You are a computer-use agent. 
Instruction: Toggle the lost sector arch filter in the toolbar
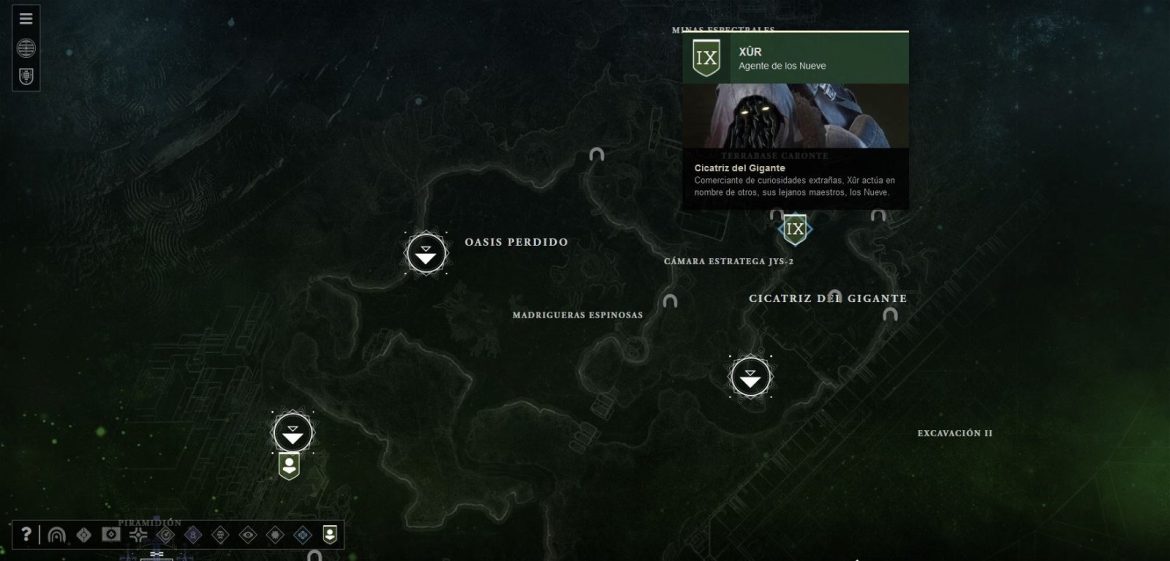(56, 535)
